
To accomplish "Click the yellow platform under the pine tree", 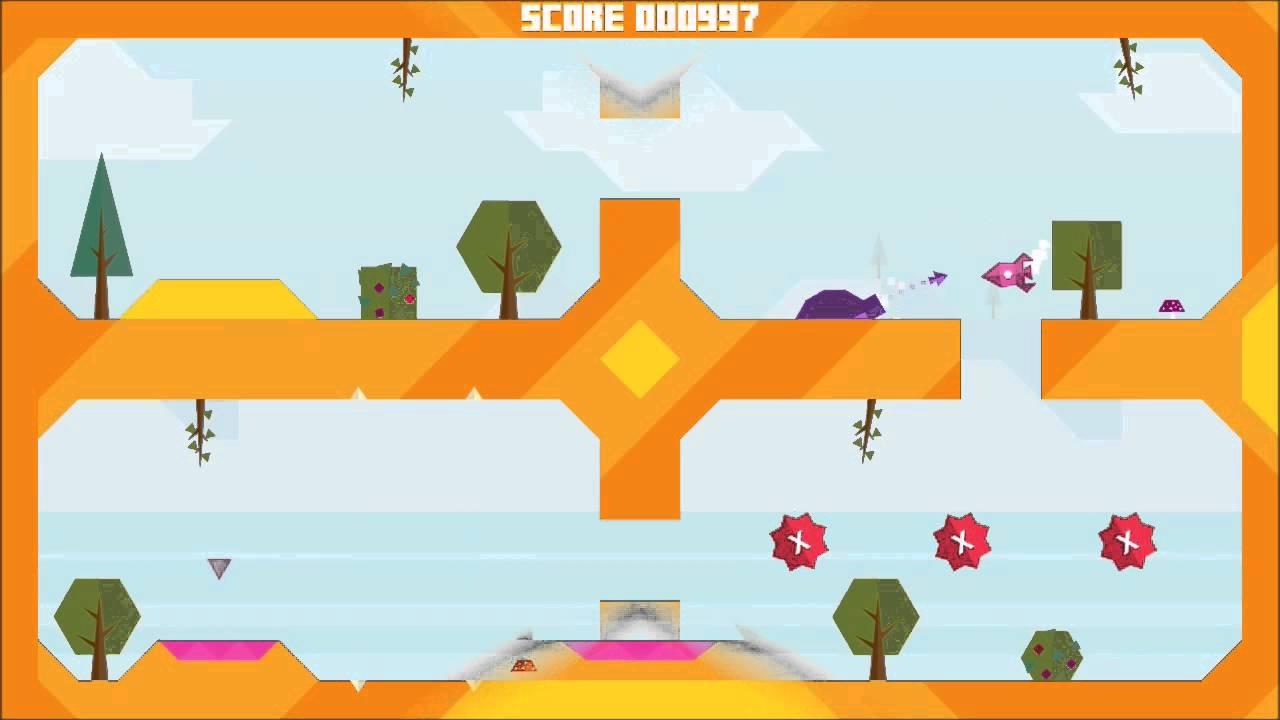I will [210, 296].
